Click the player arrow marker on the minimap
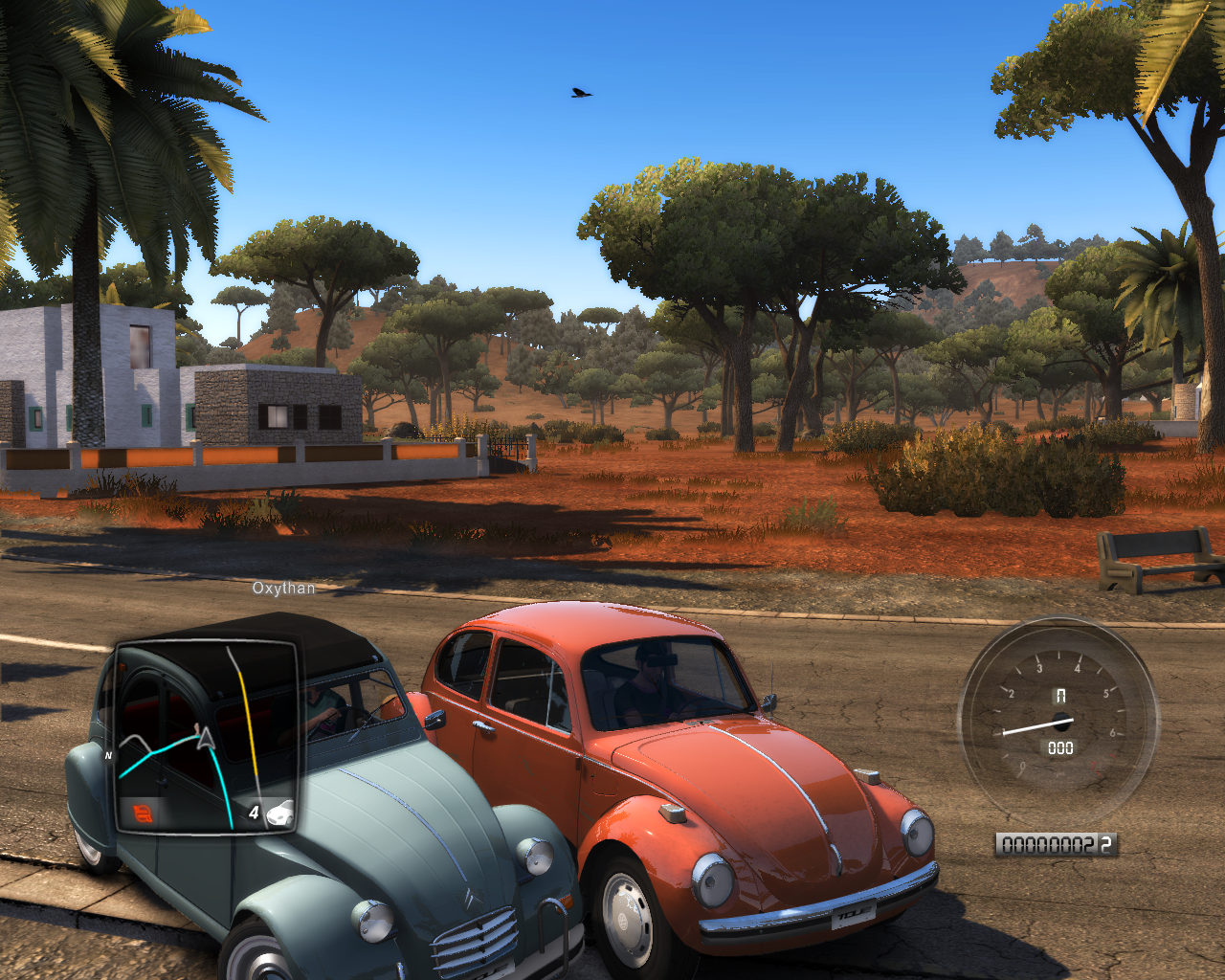This screenshot has height=980, width=1225. [x=204, y=737]
